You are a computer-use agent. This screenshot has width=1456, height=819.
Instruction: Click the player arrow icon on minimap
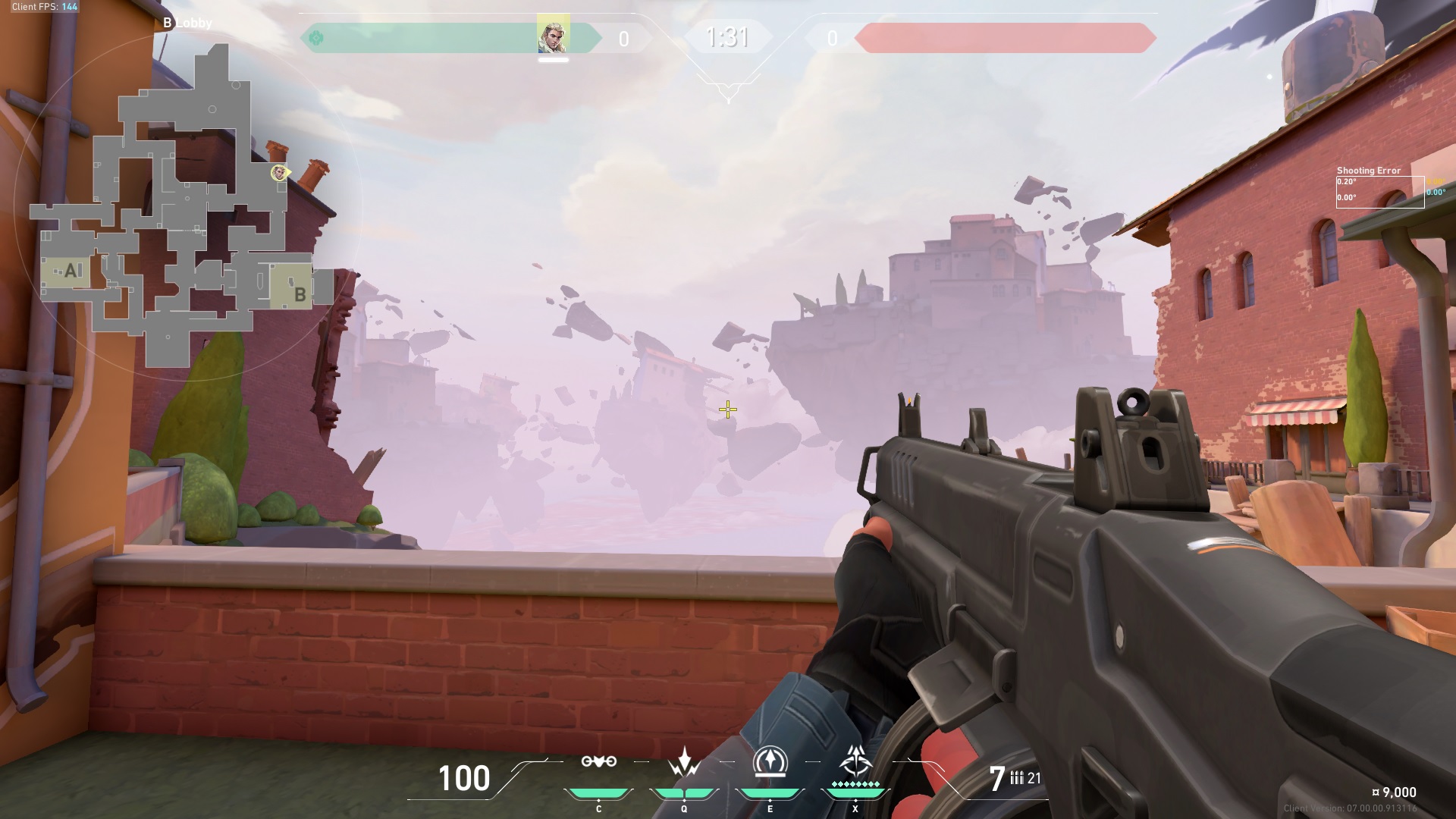coord(278,173)
